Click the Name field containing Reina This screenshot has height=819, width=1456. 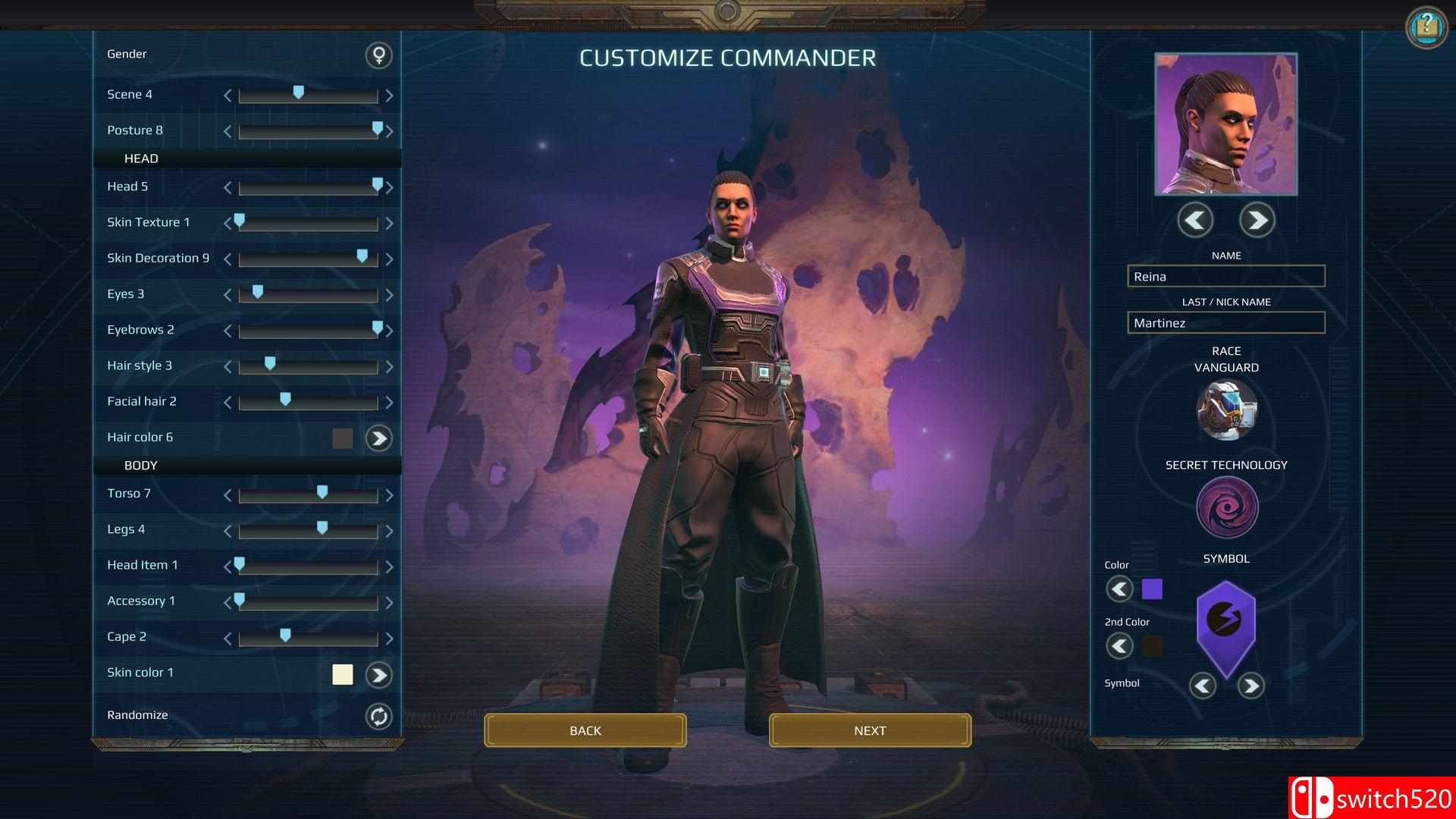click(1225, 276)
